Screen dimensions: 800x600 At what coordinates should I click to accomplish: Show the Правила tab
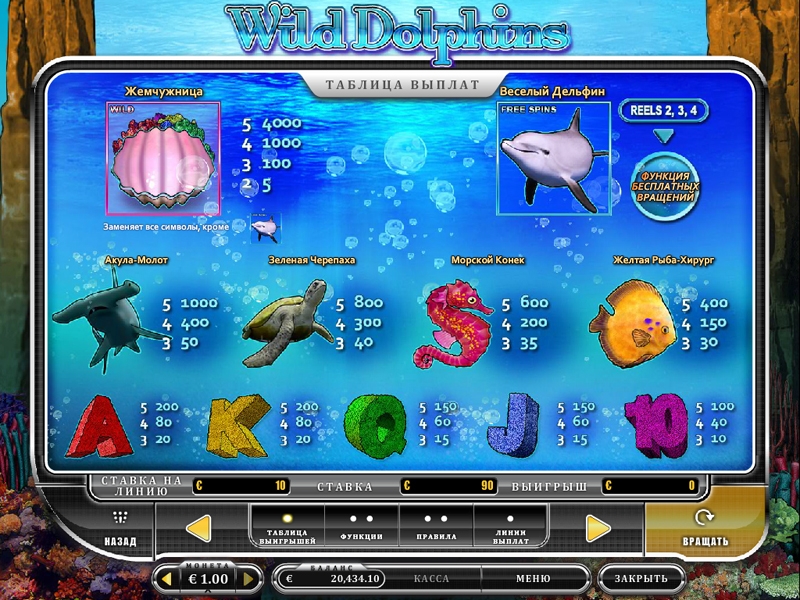[x=436, y=527]
